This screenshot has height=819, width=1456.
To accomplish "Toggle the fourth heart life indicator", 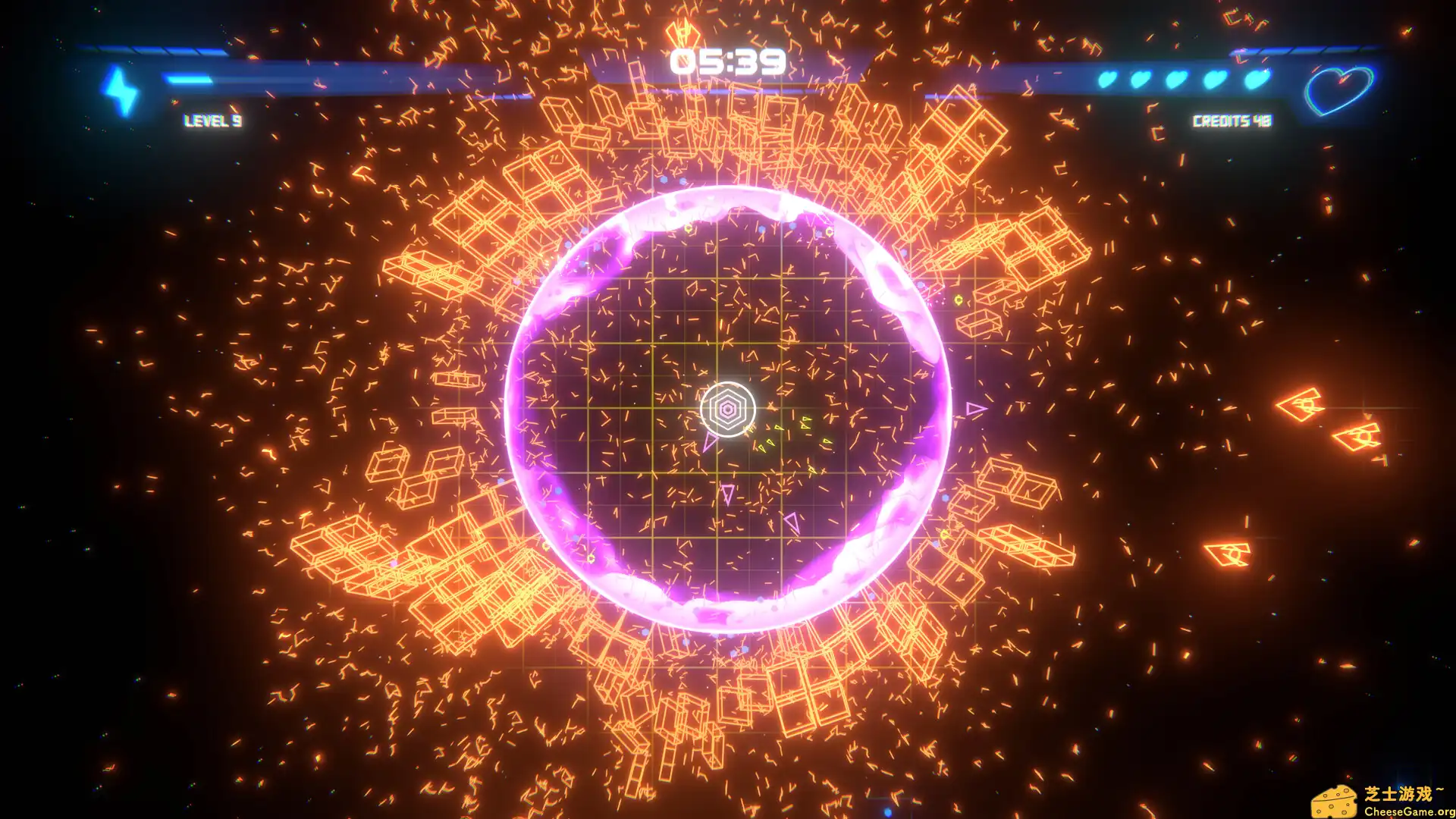I will pyautogui.click(x=1217, y=78).
